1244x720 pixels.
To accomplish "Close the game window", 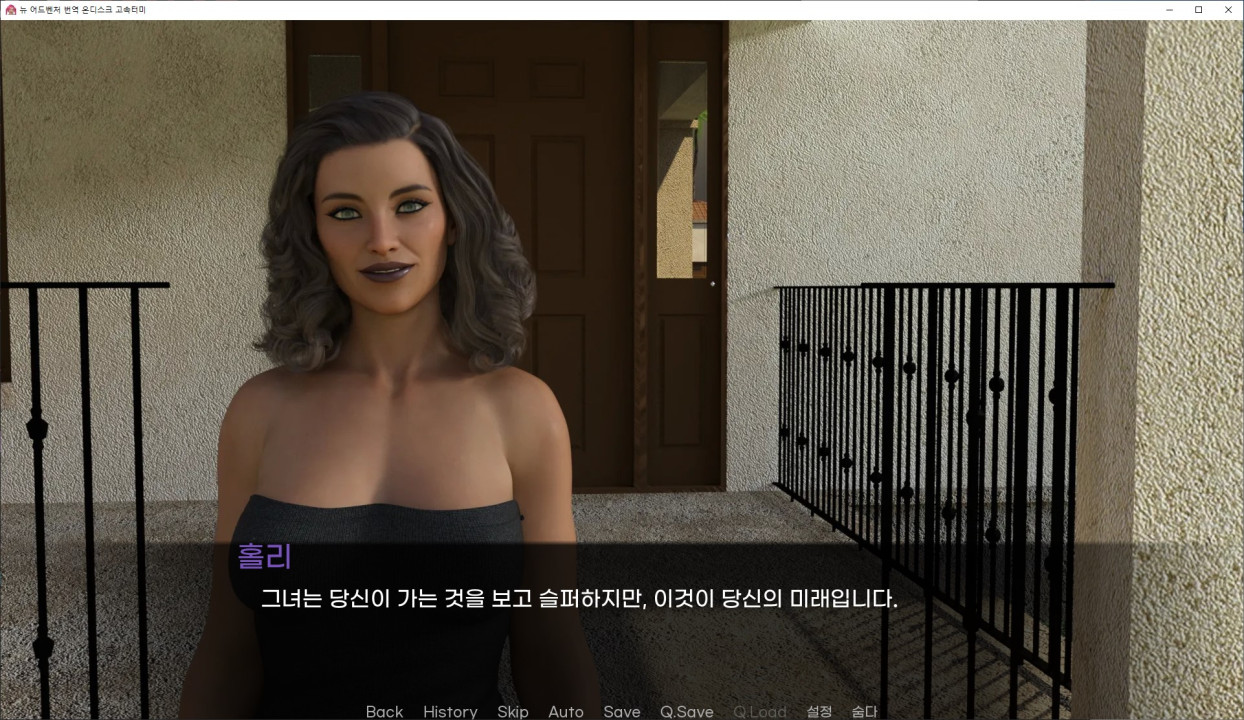I will [x=1227, y=9].
